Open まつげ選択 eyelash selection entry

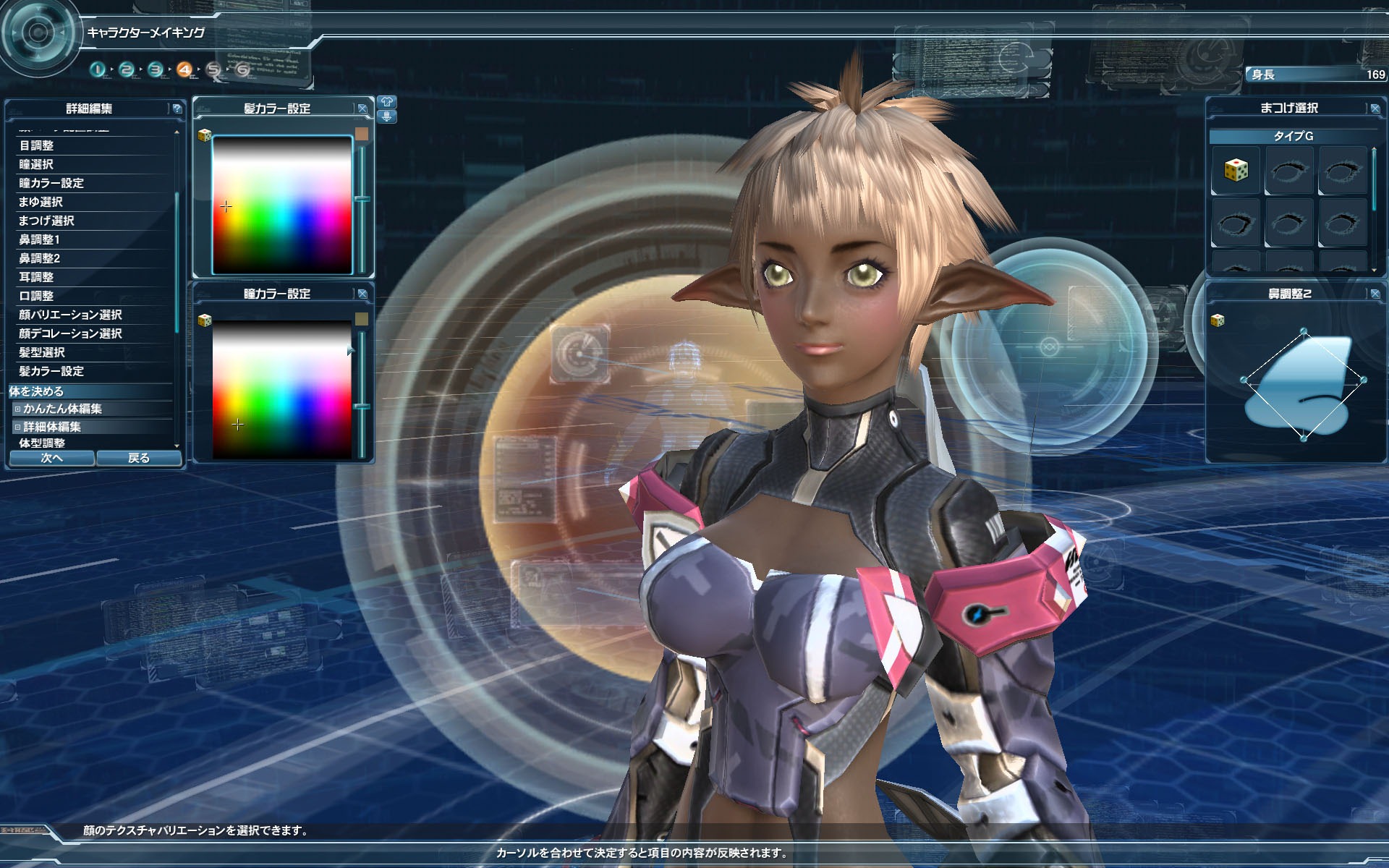46,221
